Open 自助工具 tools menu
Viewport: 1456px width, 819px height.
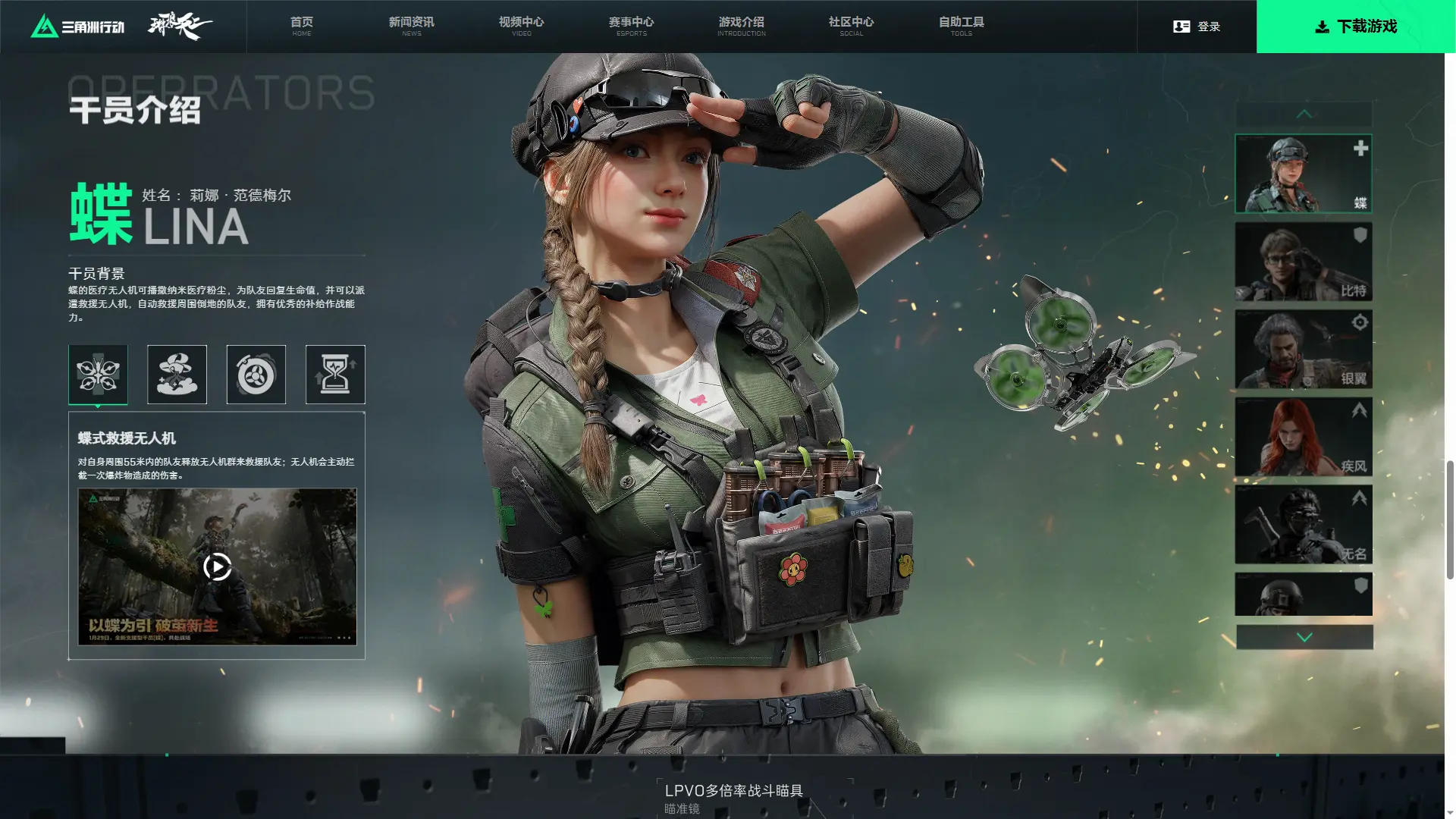coord(961,26)
